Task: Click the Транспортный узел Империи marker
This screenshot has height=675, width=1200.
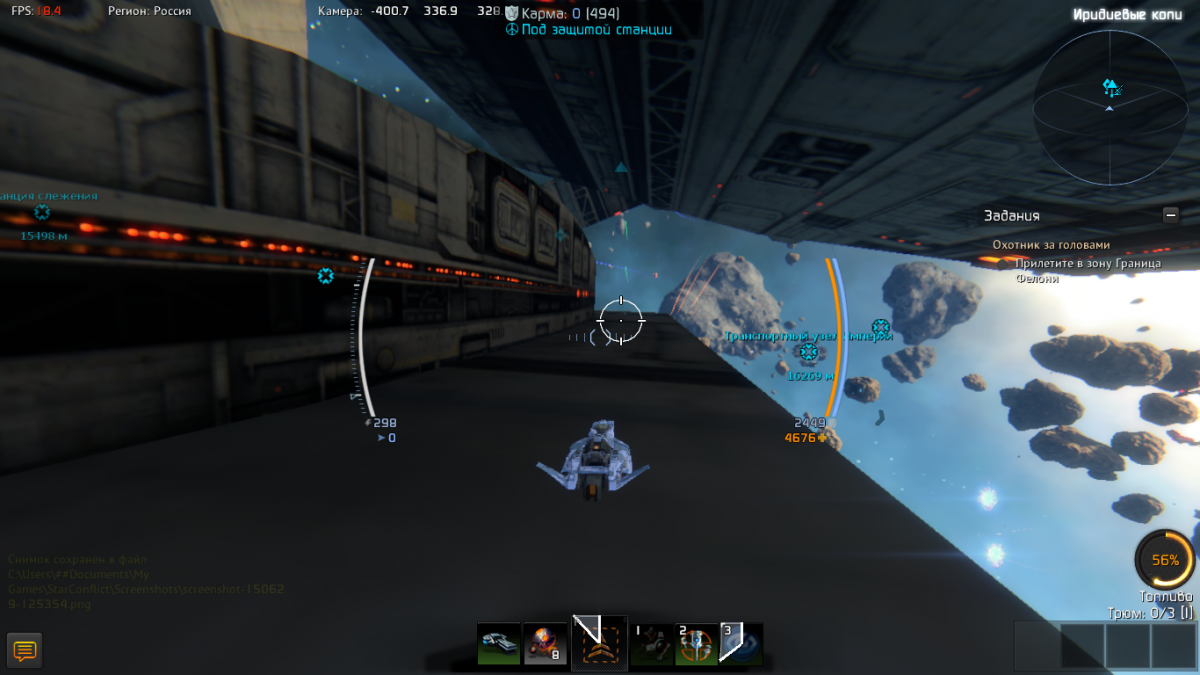Action: pos(808,352)
